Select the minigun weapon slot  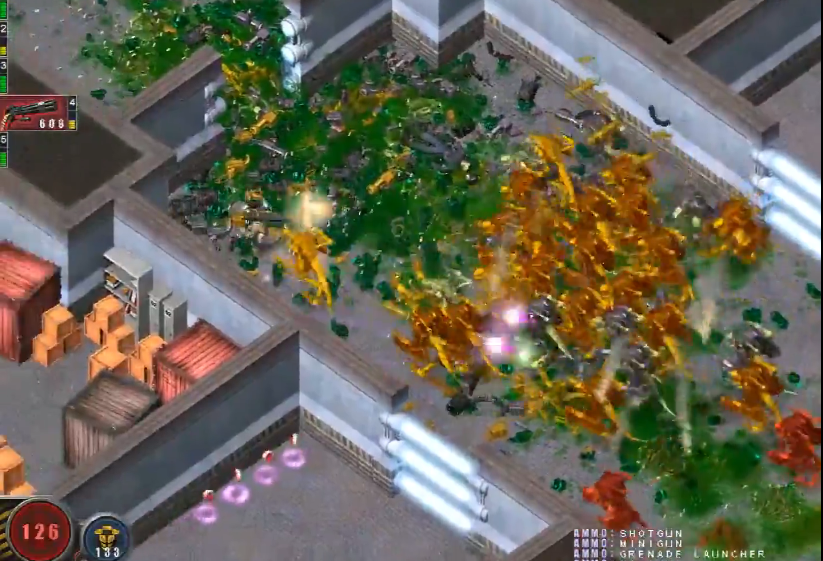click(x=38, y=113)
